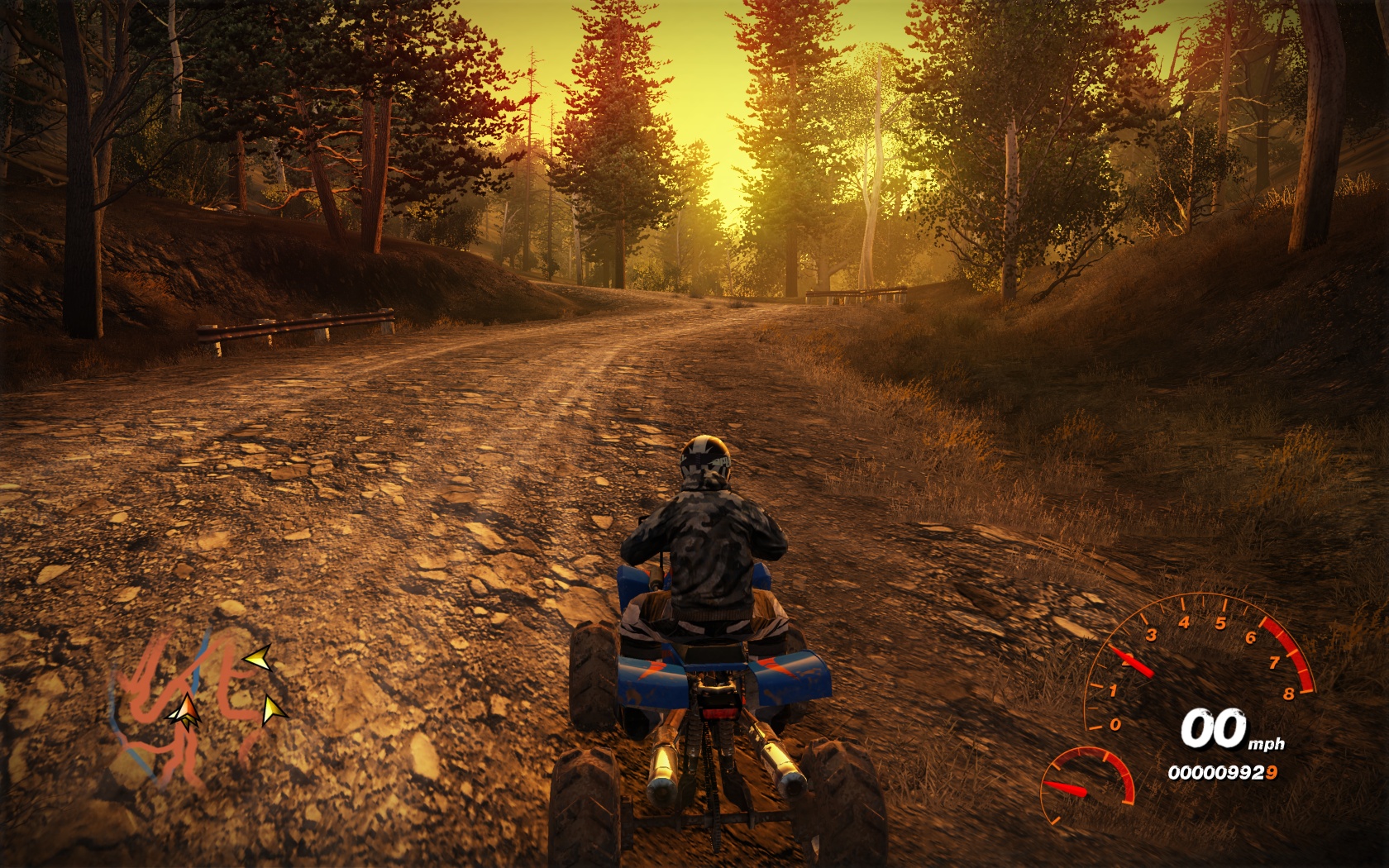Click the number 8 on the tachometer dial
Image resolution: width=1389 pixels, height=868 pixels.
click(1290, 694)
